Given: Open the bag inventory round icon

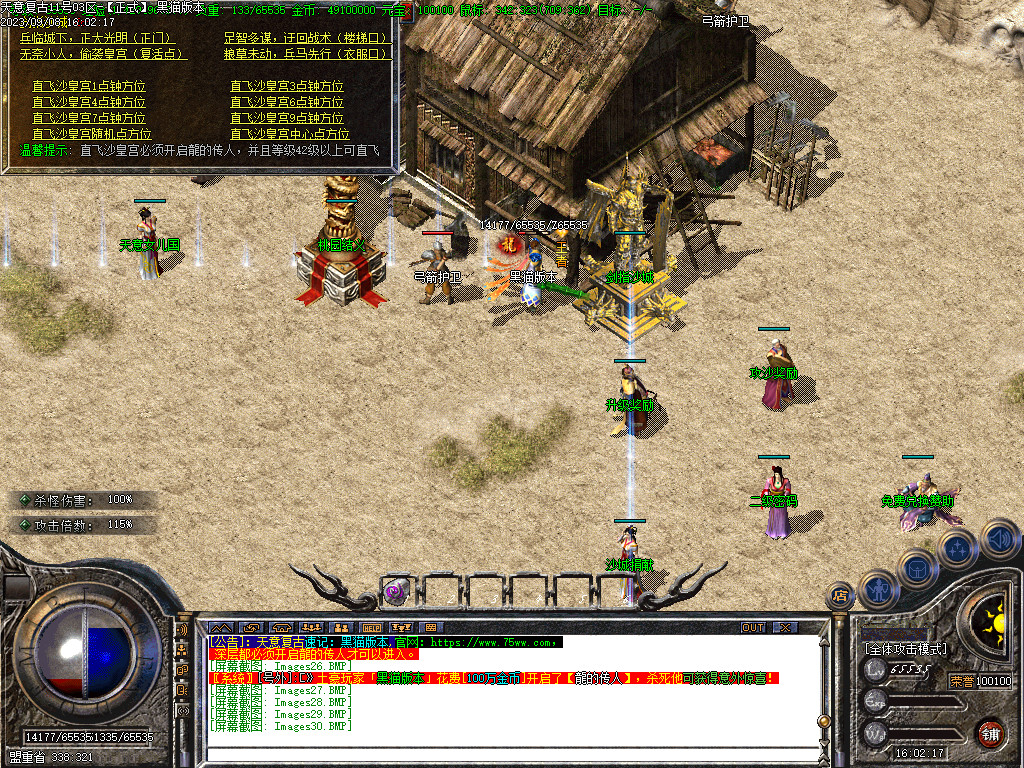Looking at the screenshot, I should tap(919, 568).
